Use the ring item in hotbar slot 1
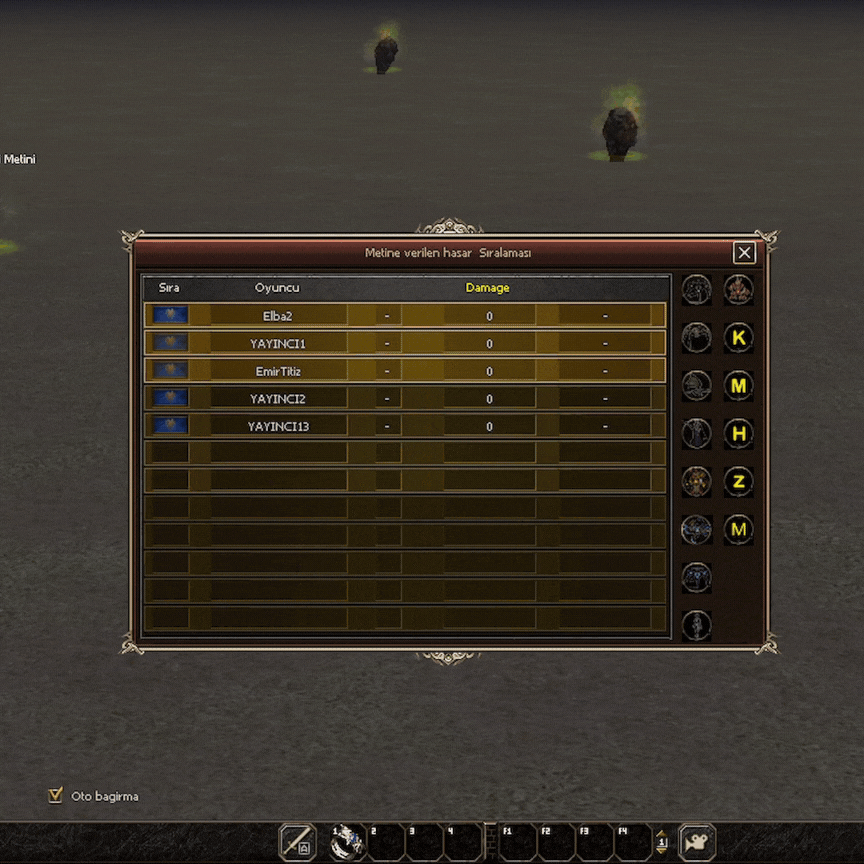The height and width of the screenshot is (864, 864). pyautogui.click(x=348, y=842)
